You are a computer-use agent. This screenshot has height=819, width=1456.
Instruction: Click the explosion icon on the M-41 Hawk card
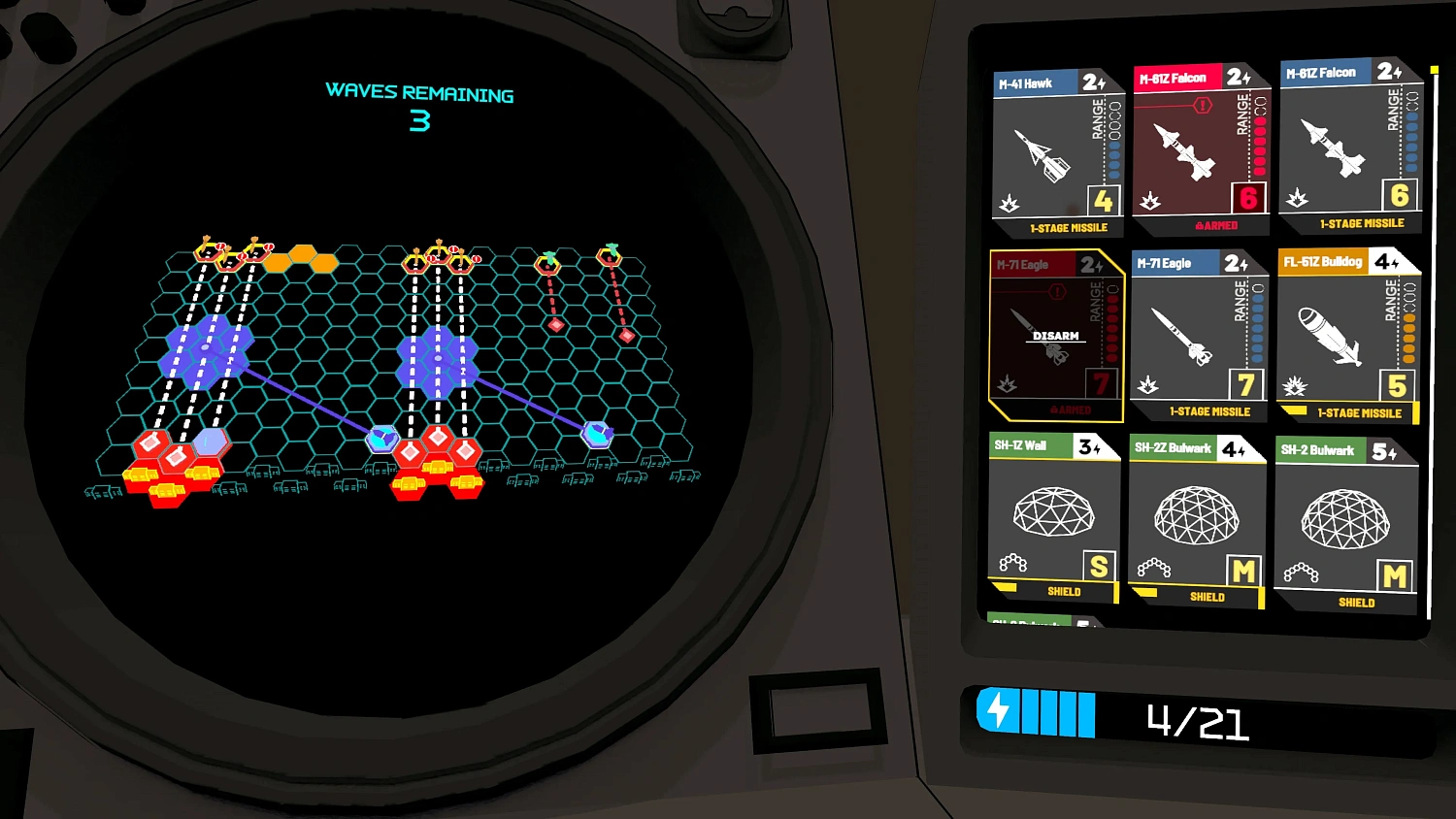point(1011,205)
